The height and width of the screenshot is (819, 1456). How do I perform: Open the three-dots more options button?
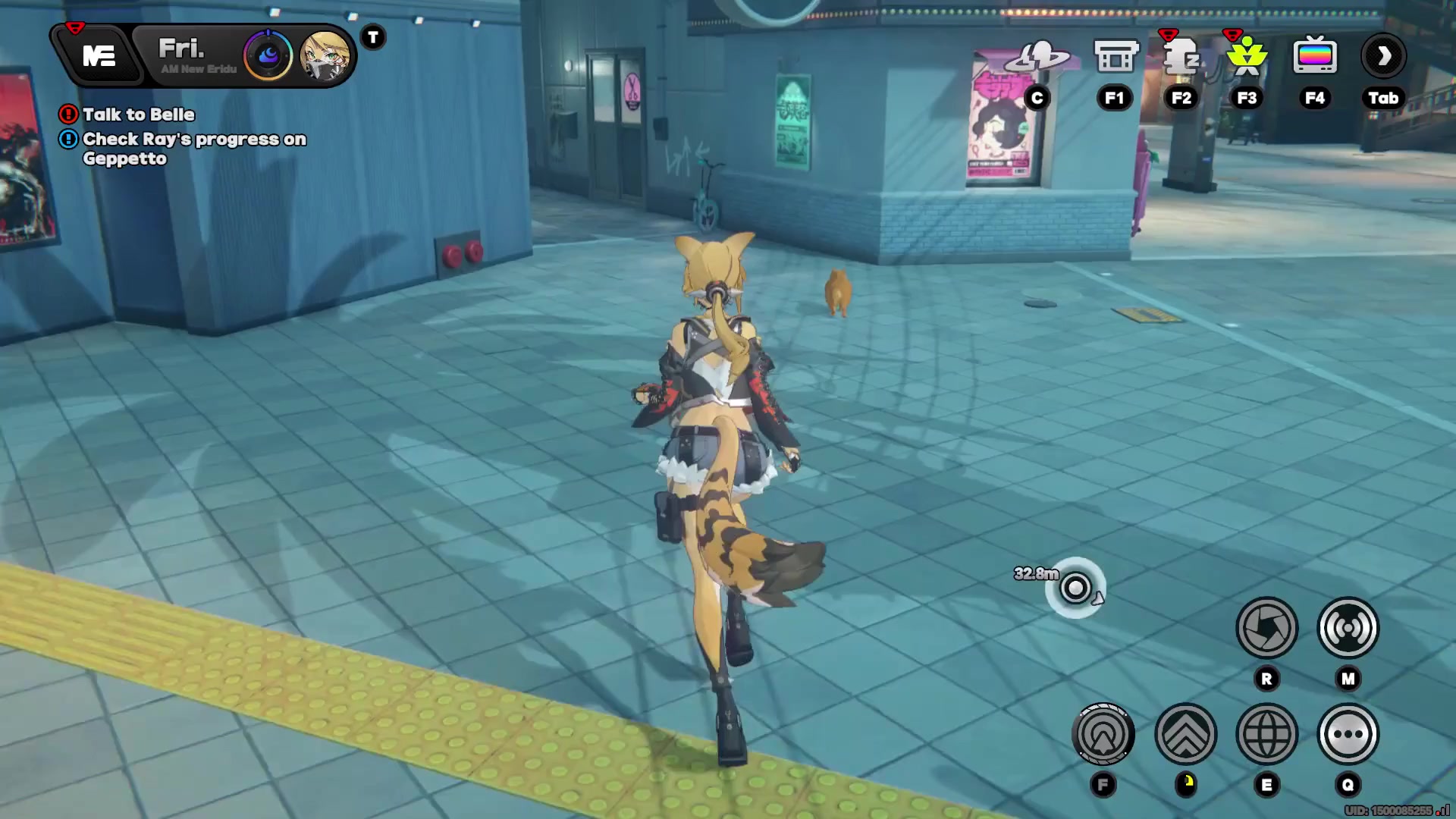click(x=1348, y=734)
